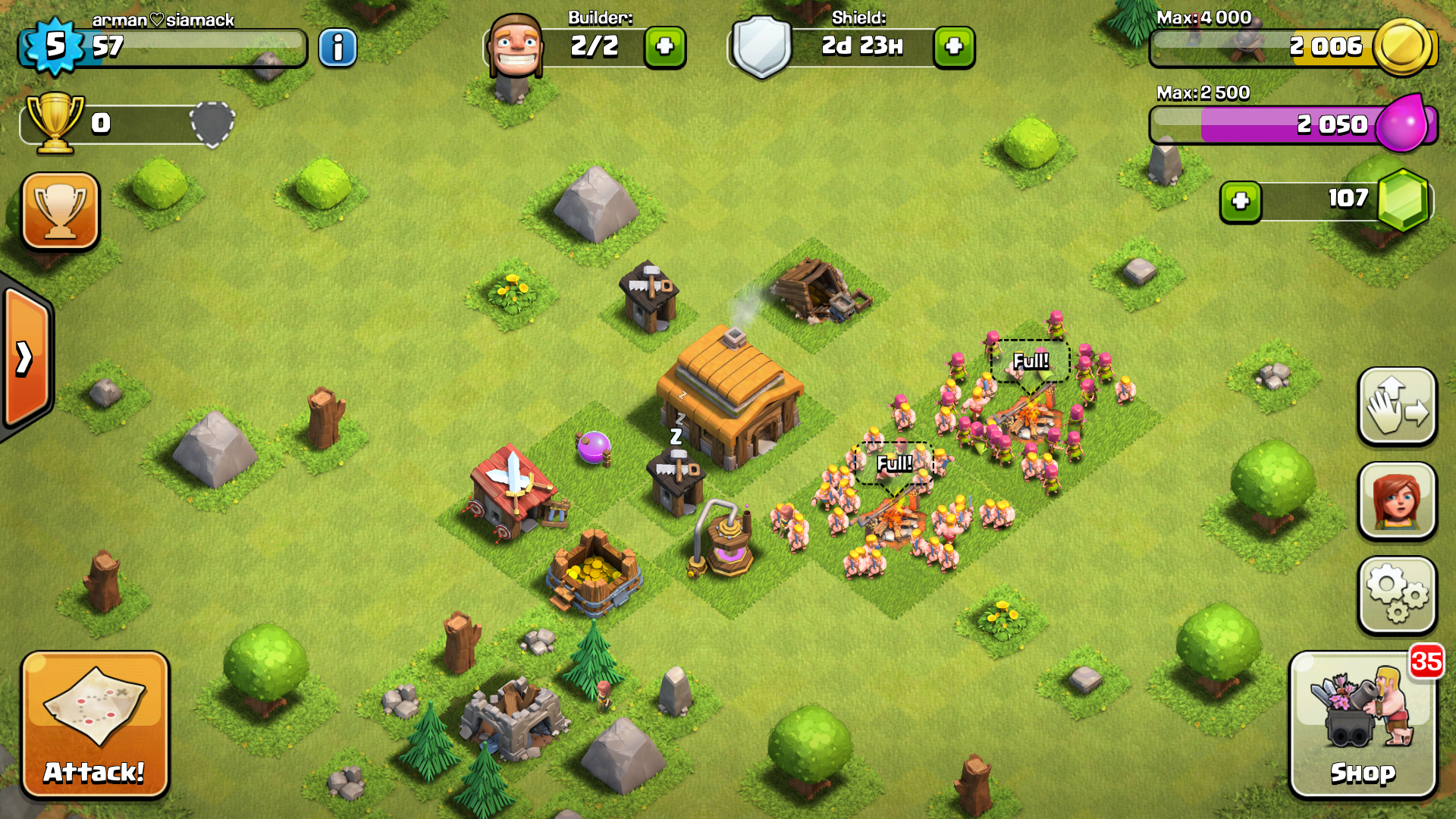Add a builder with green plus

(665, 47)
